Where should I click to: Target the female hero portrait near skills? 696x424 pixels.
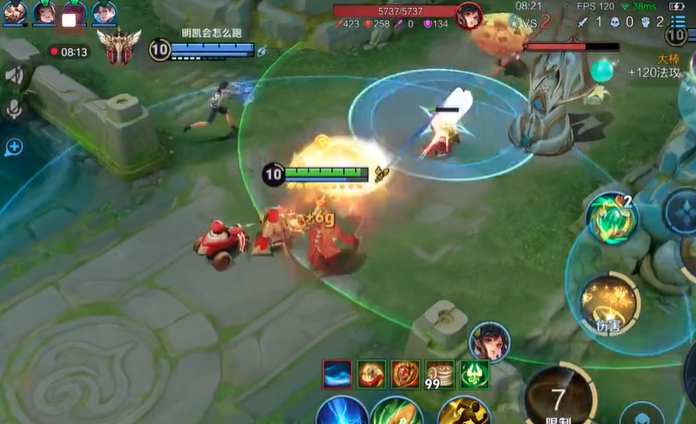tap(489, 343)
